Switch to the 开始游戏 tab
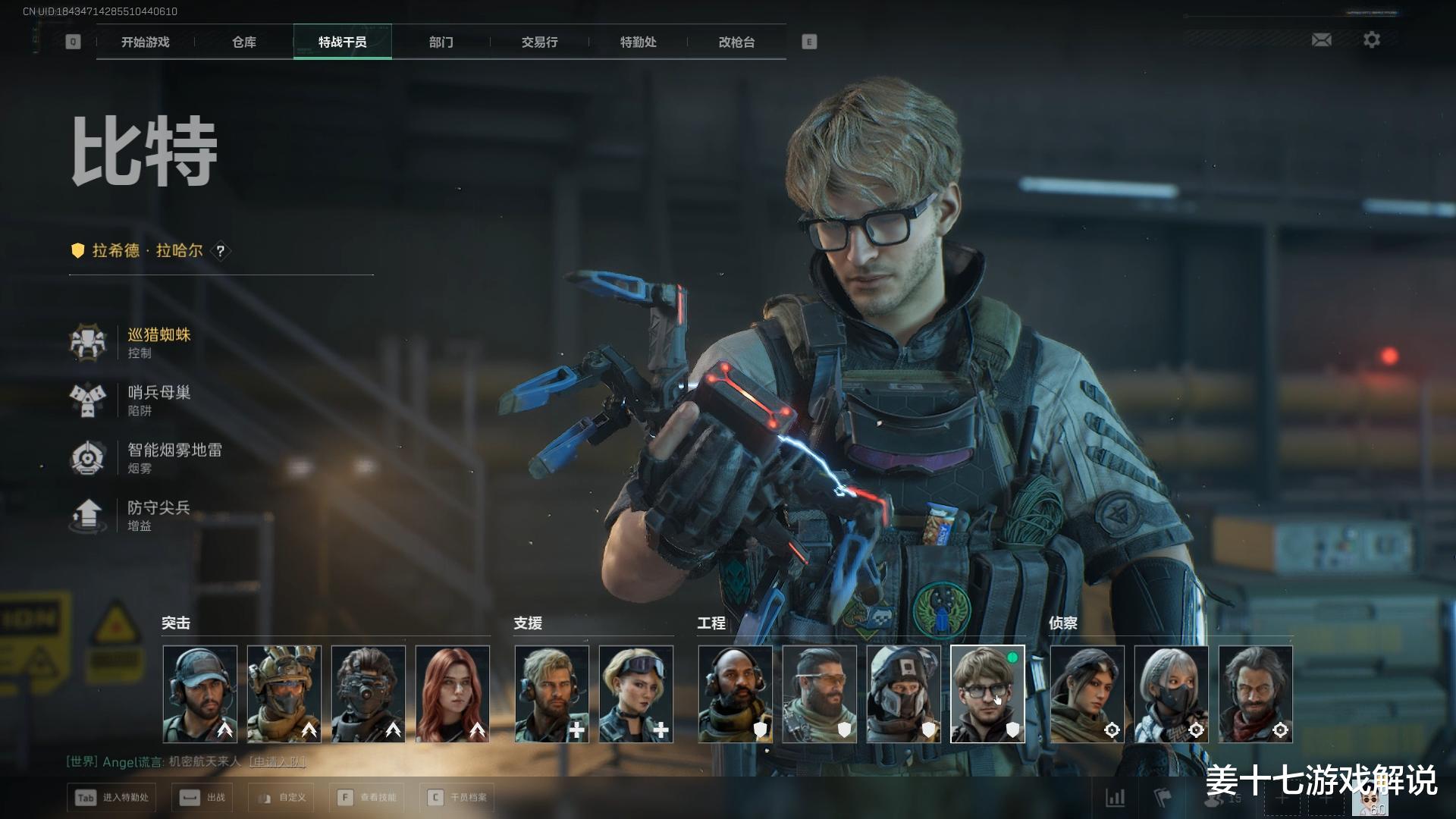This screenshot has width=1456, height=819. 145,42
